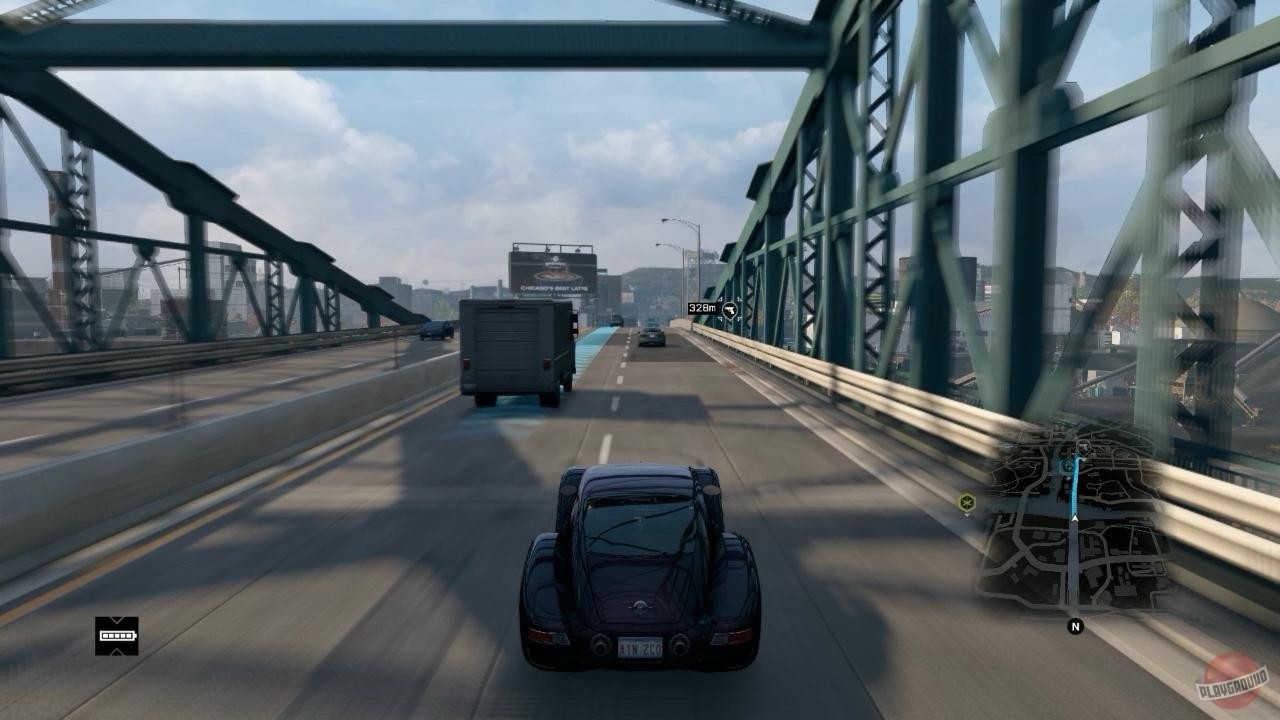The height and width of the screenshot is (720, 1280).
Task: Click the pistol waypoint marker labeled 328m
Action: tap(730, 310)
